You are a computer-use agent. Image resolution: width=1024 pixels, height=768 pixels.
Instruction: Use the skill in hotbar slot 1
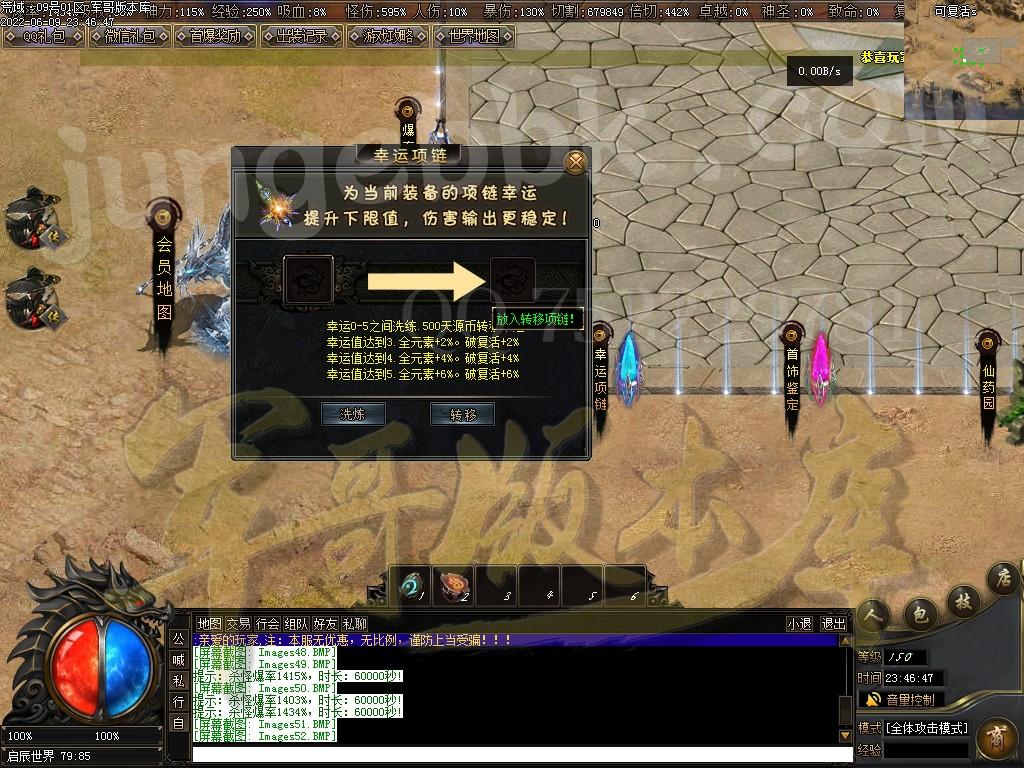tap(410, 585)
